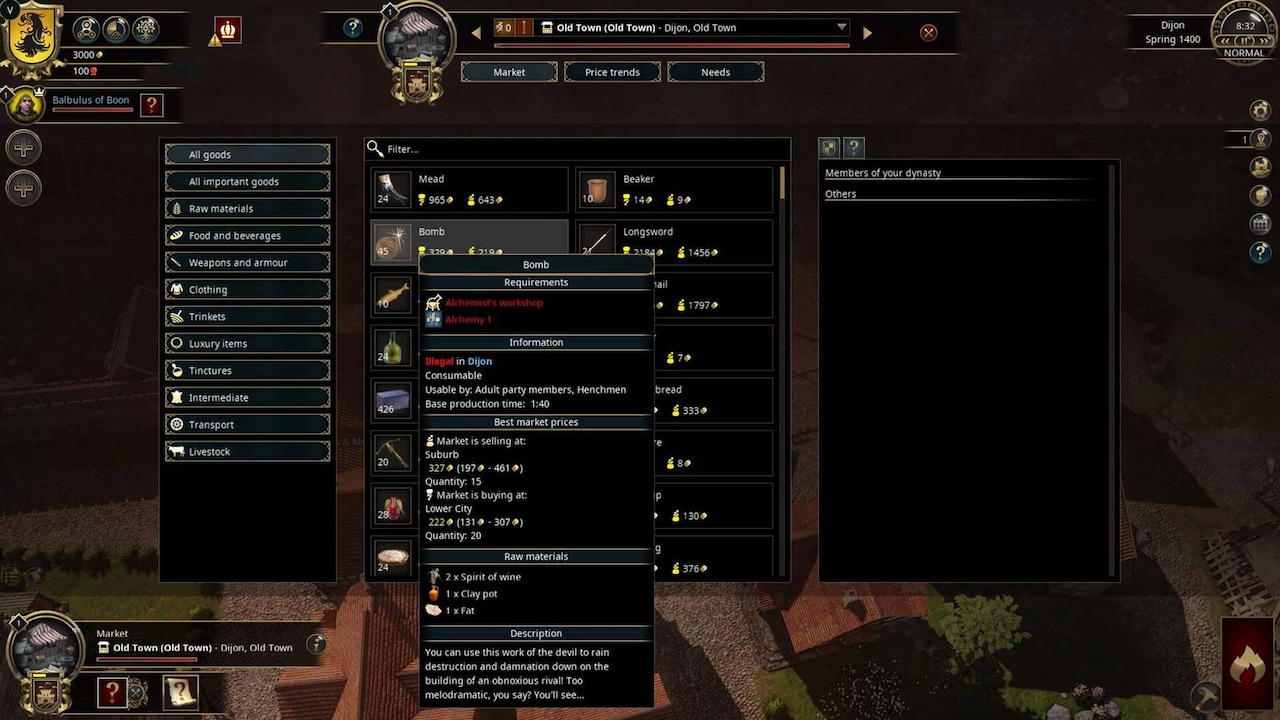Open settings via the gear icon on right sidebar
1280x720 pixels.
pyautogui.click(x=1261, y=110)
